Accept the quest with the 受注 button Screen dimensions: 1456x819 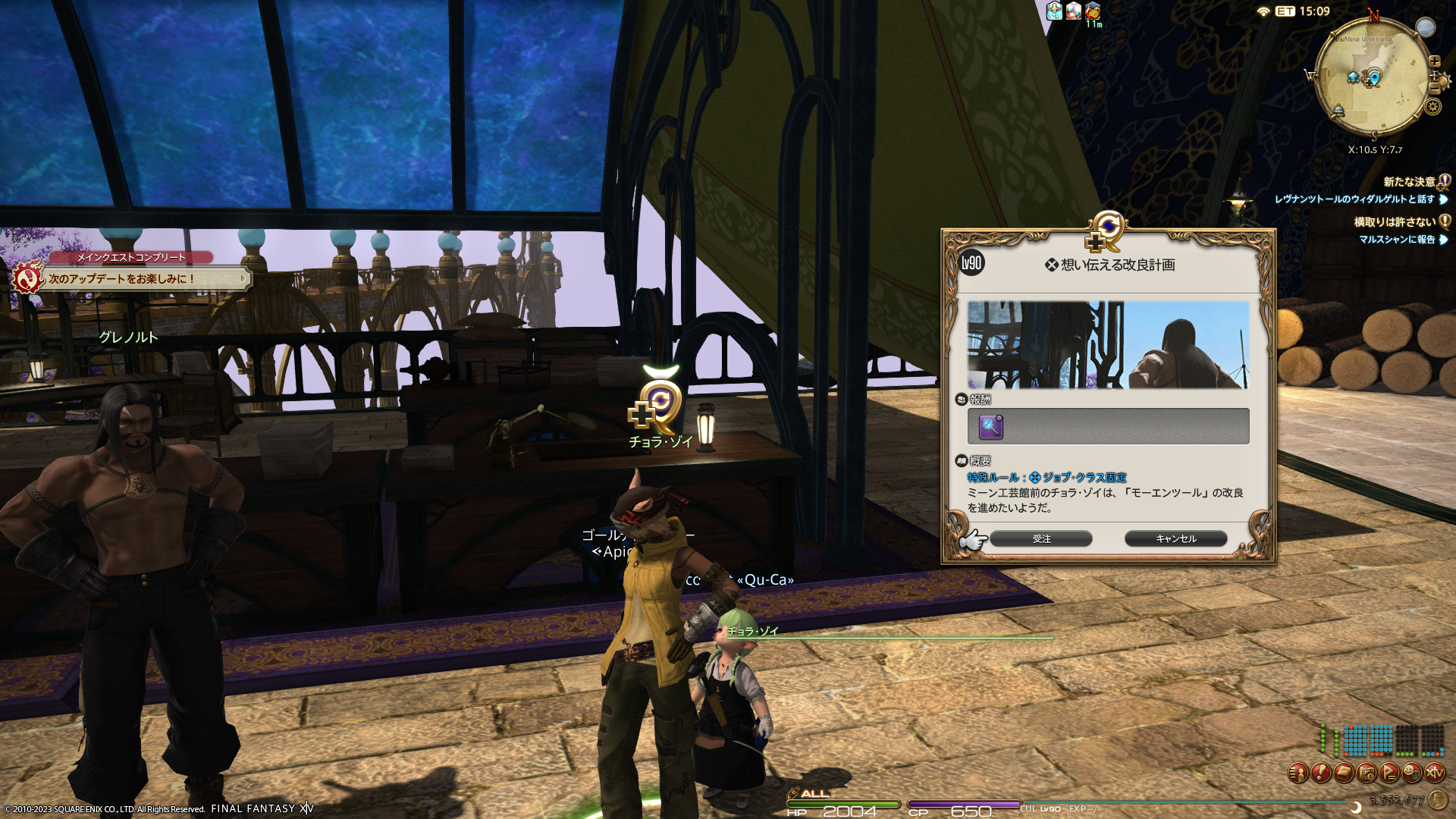point(1040,538)
